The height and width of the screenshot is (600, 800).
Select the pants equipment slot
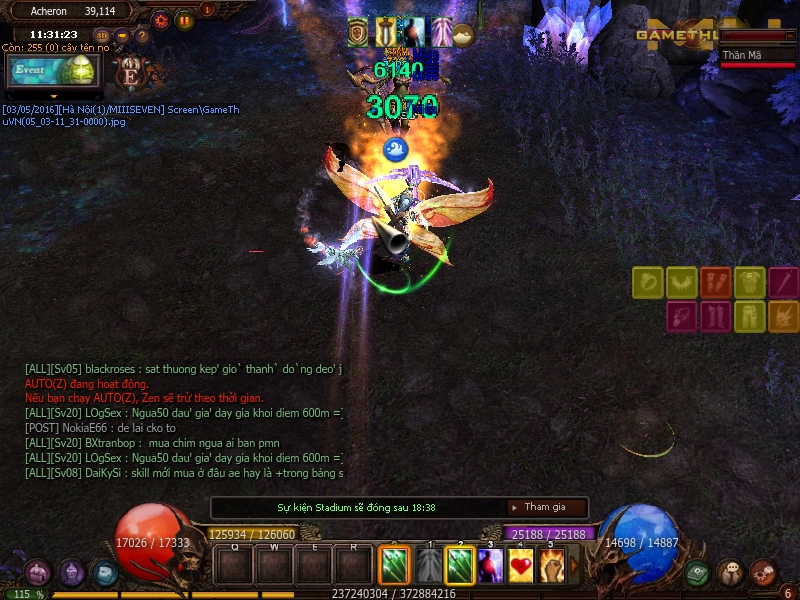(750, 317)
